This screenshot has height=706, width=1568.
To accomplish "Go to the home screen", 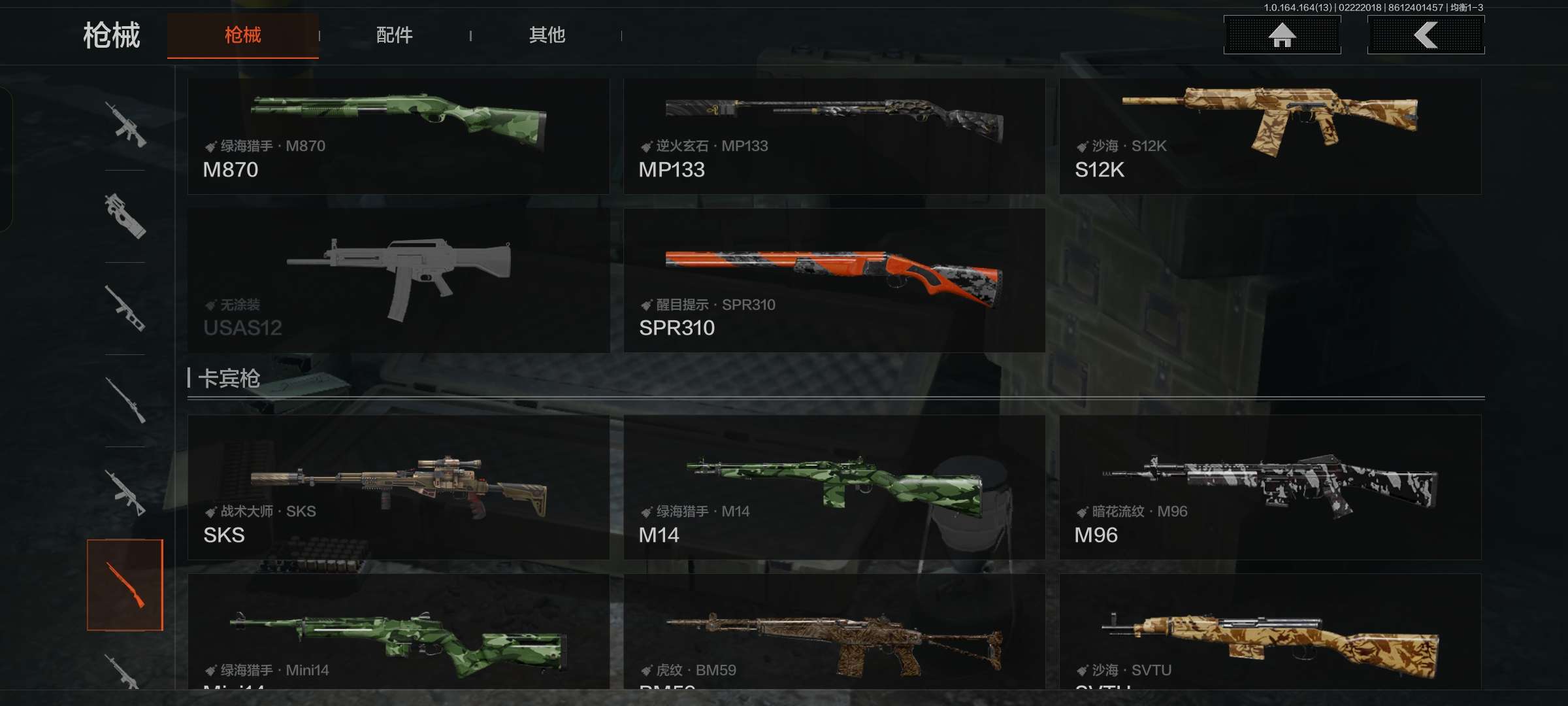I will click(1282, 35).
